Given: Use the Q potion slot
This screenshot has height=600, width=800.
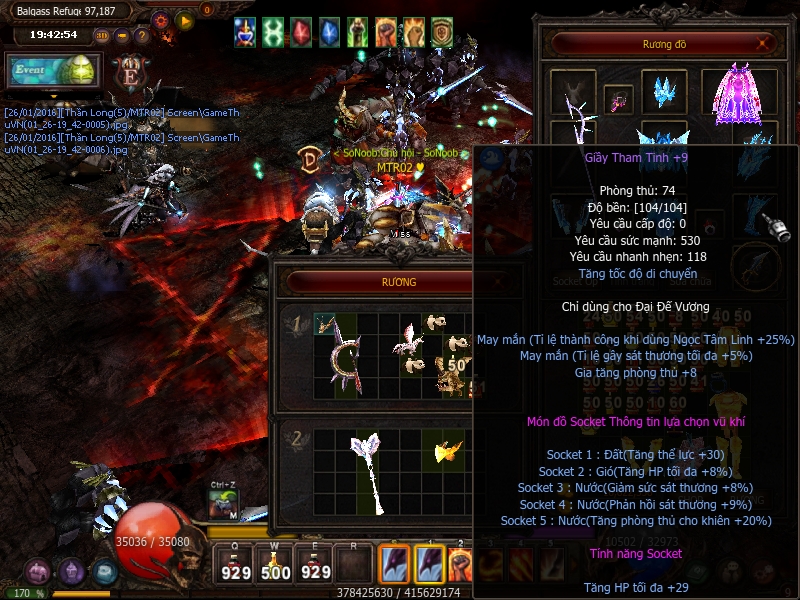Looking at the screenshot, I should 236,567.
